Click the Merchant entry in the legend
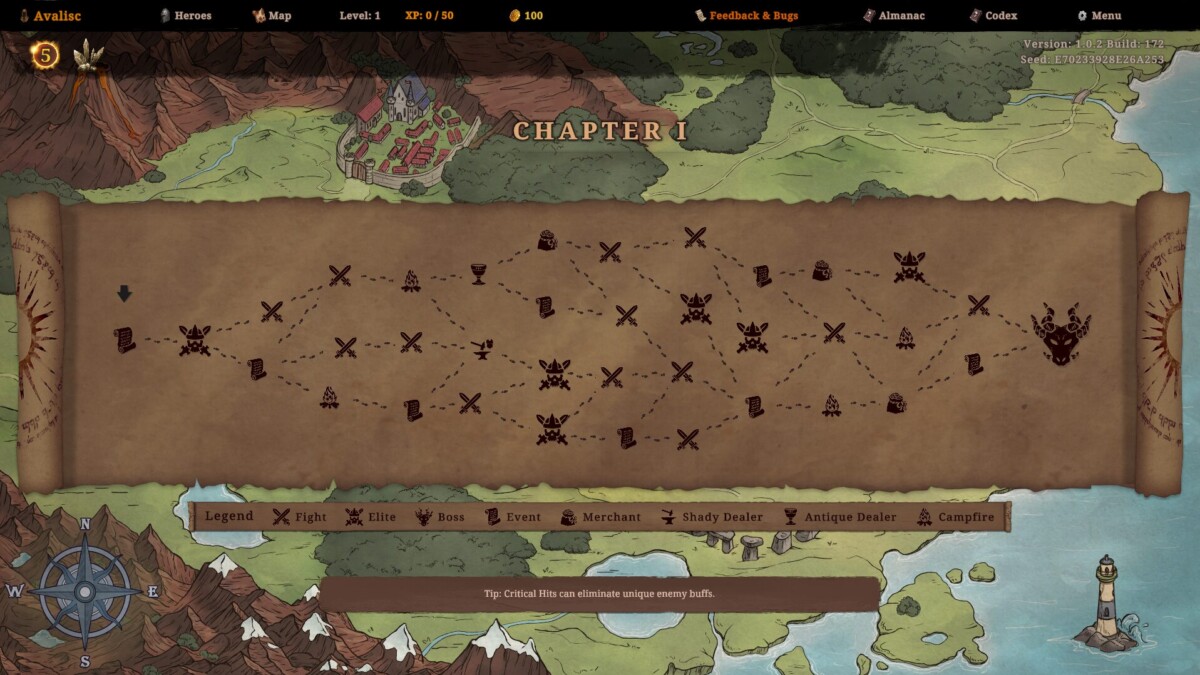 point(600,517)
